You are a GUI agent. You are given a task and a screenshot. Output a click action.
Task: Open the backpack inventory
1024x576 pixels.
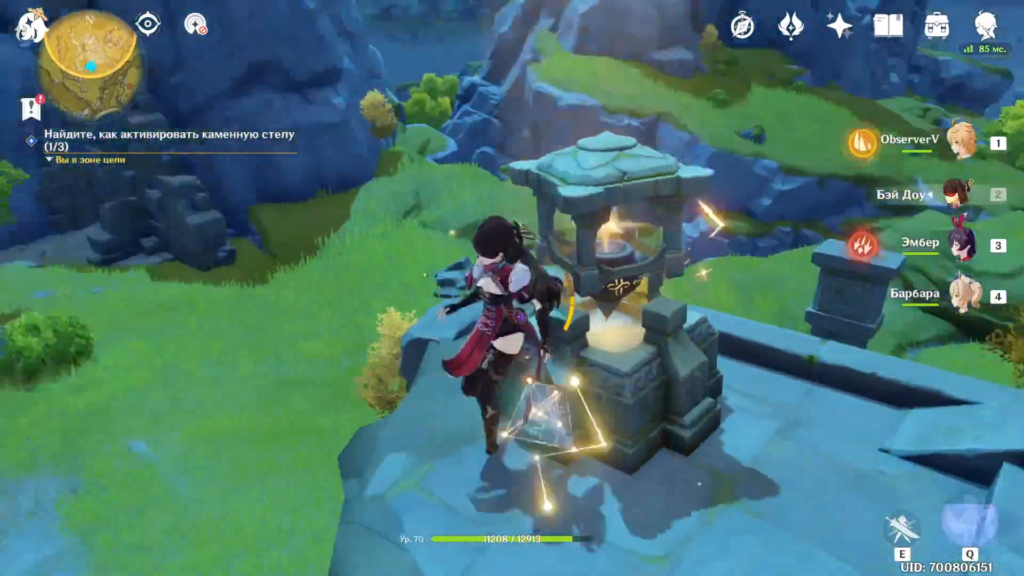[937, 26]
